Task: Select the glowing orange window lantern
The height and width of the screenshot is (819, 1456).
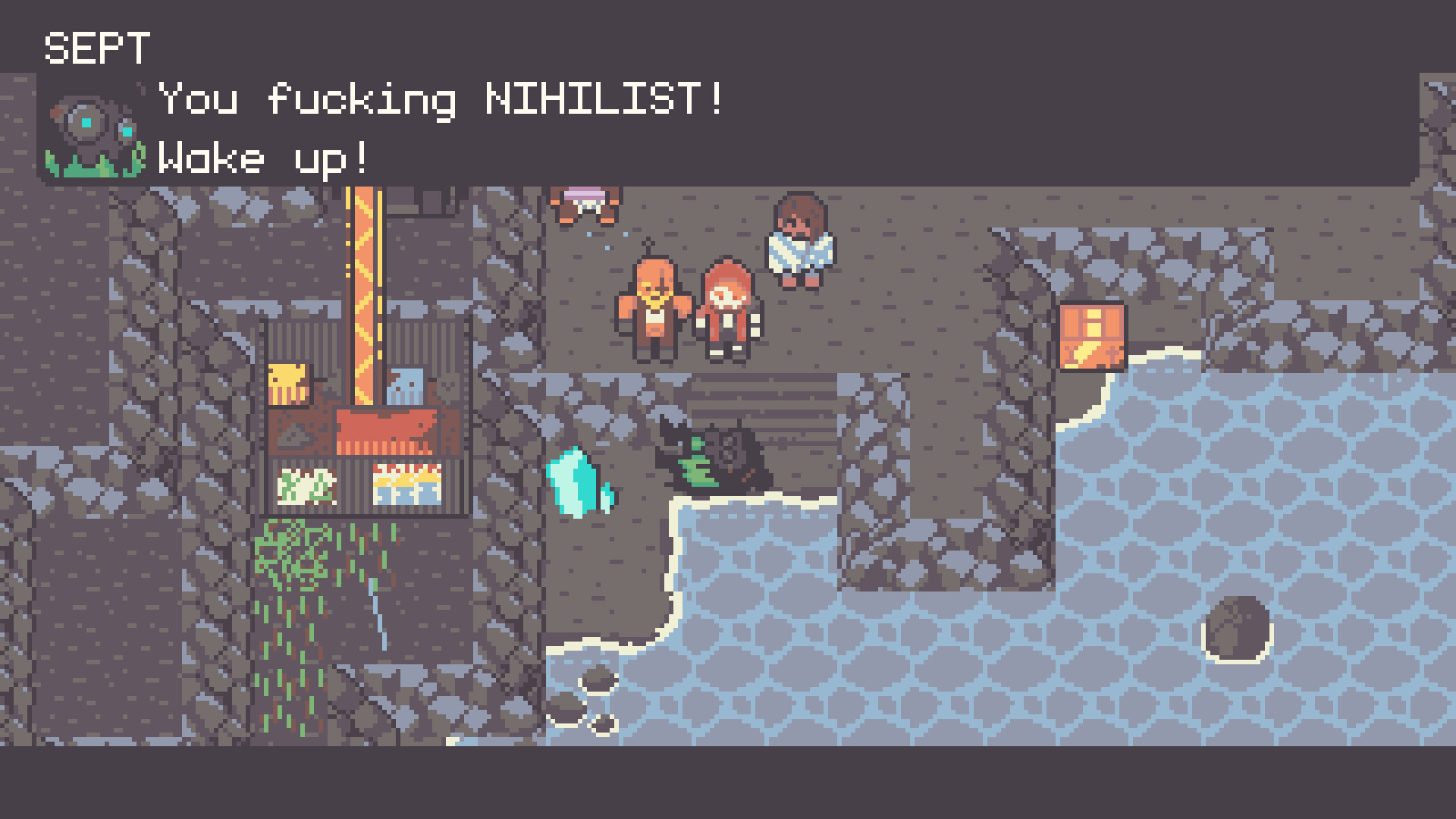Action: [x=1092, y=337]
